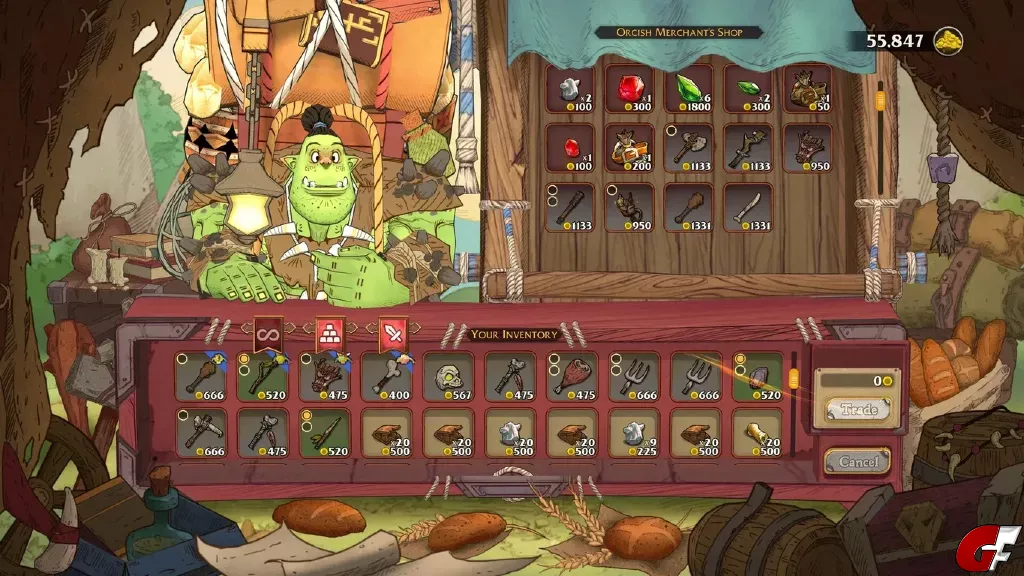Pick the small green gem costing 300
The width and height of the screenshot is (1024, 576).
point(749,88)
